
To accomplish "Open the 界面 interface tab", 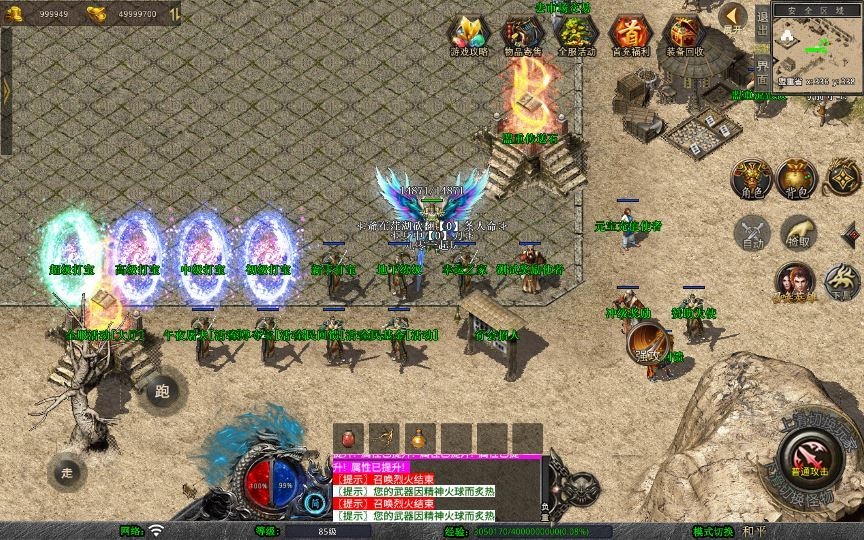I will (x=762, y=70).
